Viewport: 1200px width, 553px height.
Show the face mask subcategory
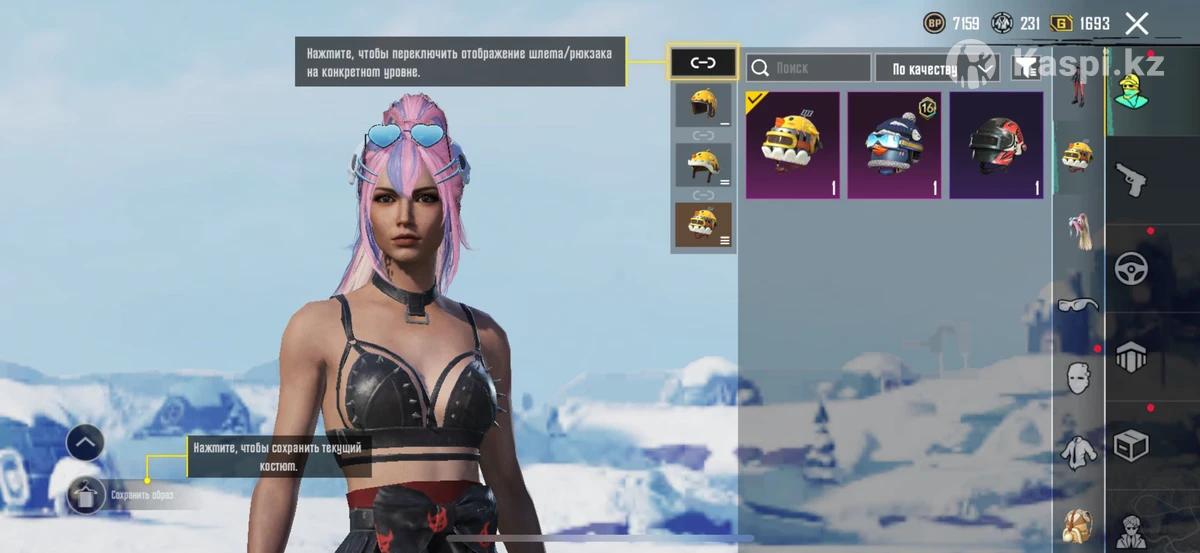coord(1078,378)
